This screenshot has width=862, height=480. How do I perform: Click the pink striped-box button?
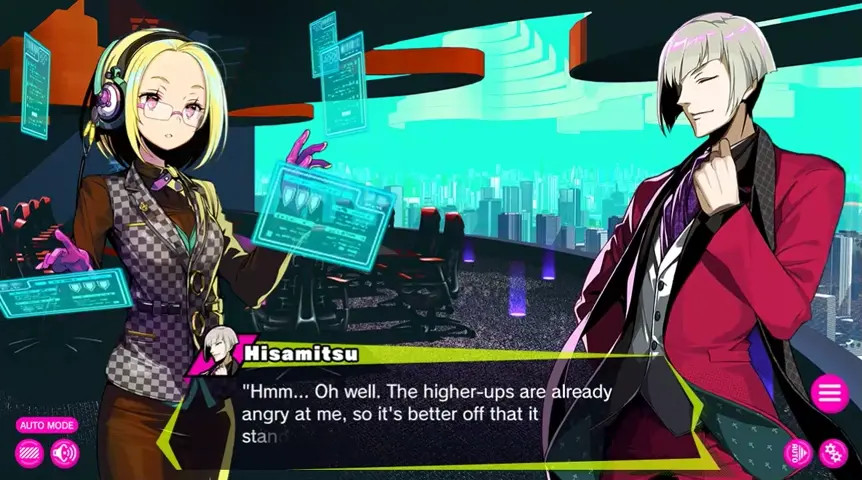click(x=29, y=454)
